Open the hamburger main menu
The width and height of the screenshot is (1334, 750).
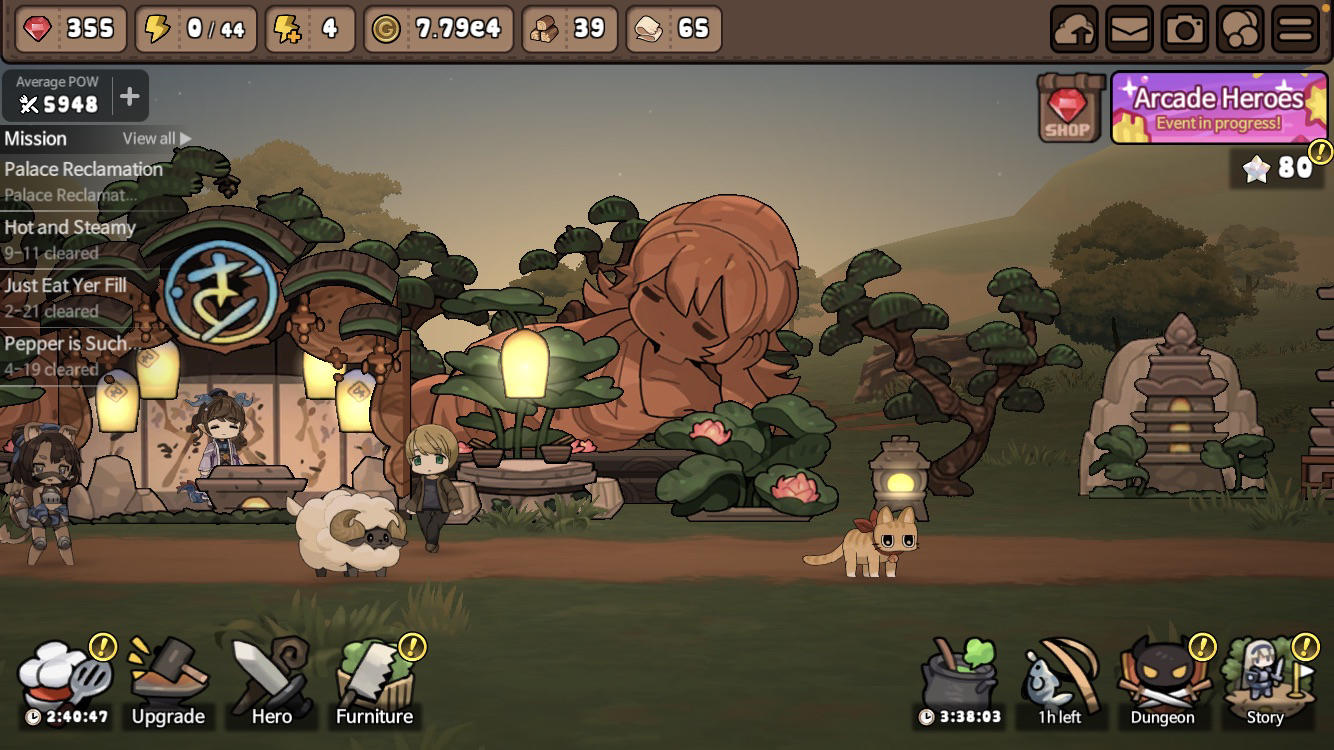[x=1295, y=30]
